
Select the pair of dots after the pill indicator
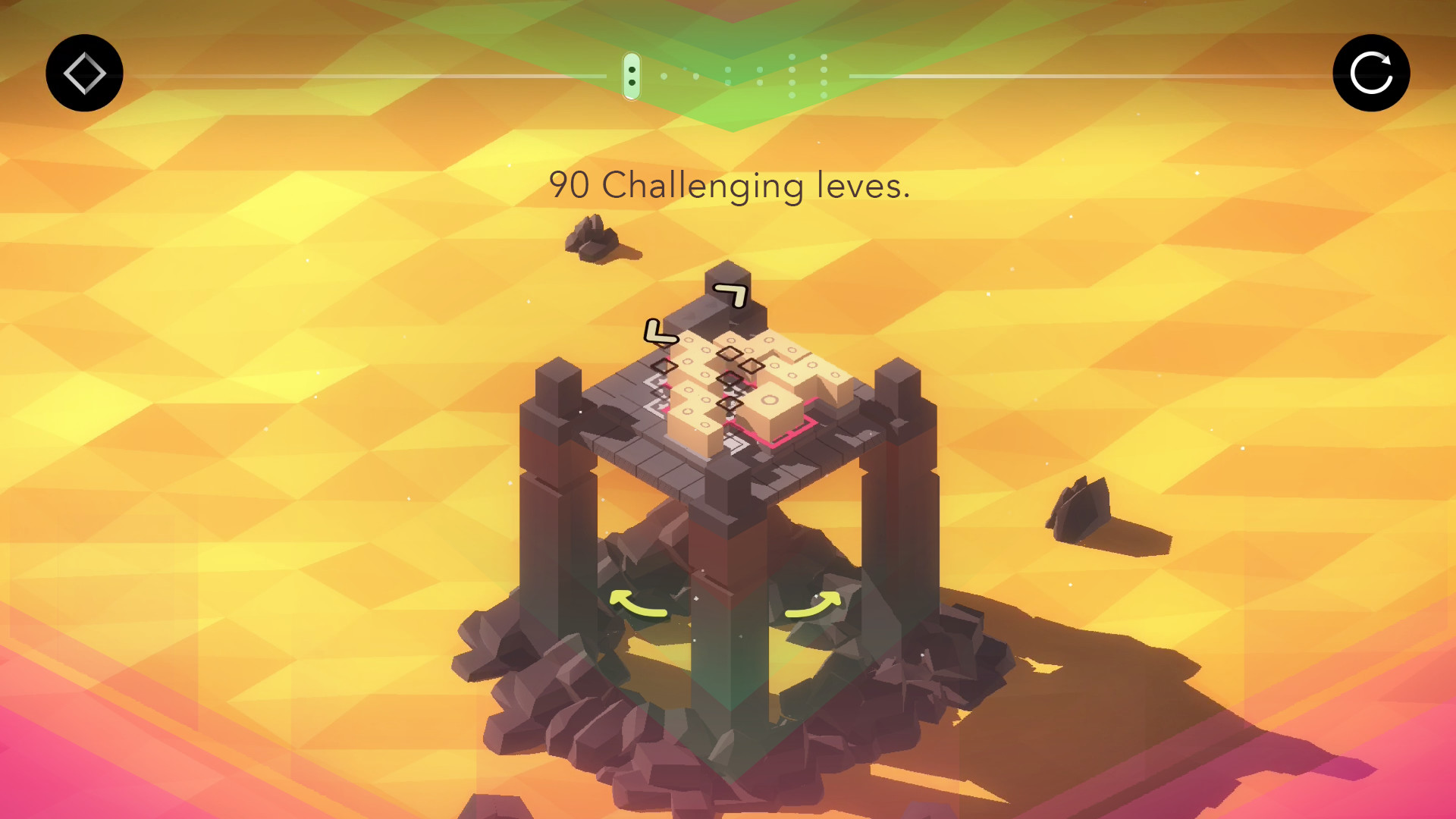pos(679,76)
